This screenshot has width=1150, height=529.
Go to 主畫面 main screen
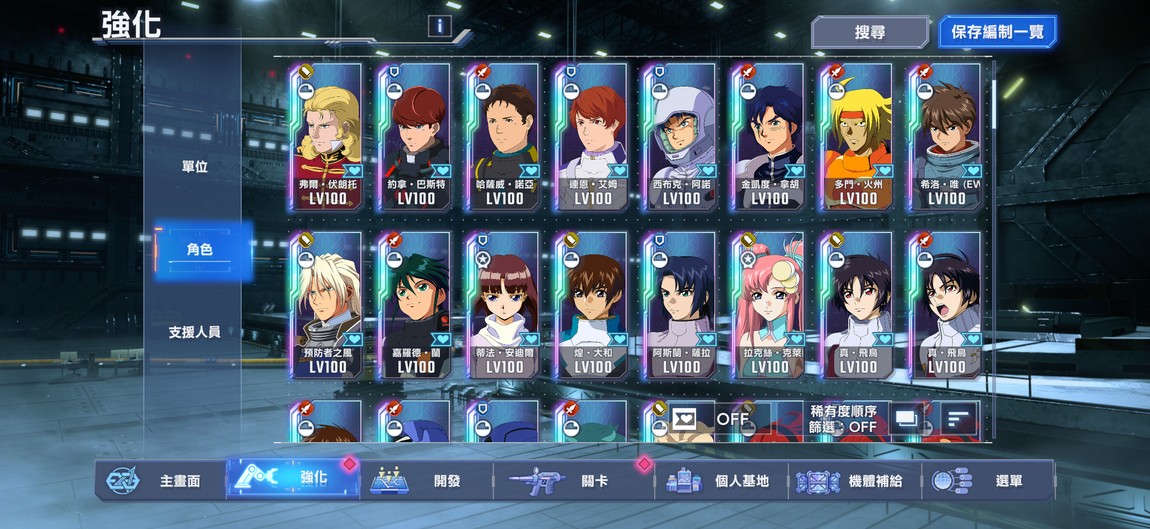[162, 481]
